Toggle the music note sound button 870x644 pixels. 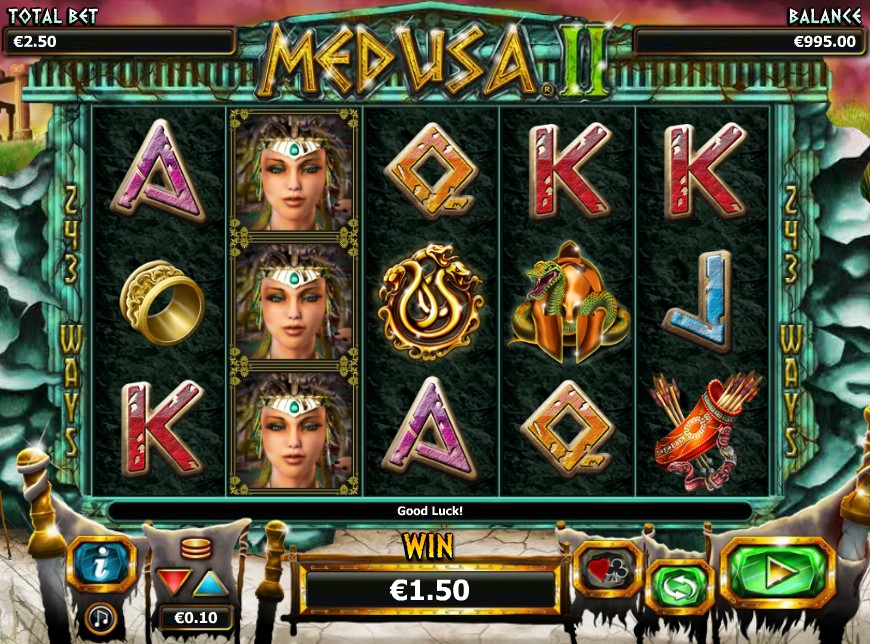(x=100, y=617)
